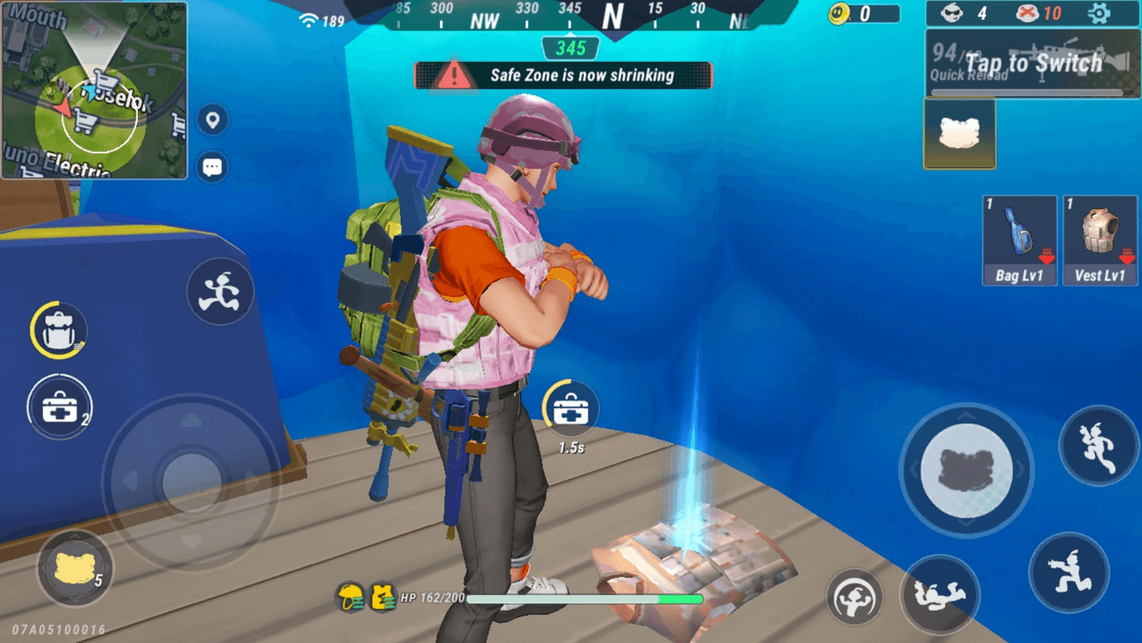Tap the large punch attack button
Image resolution: width=1142 pixels, height=643 pixels.
pyautogui.click(x=966, y=469)
